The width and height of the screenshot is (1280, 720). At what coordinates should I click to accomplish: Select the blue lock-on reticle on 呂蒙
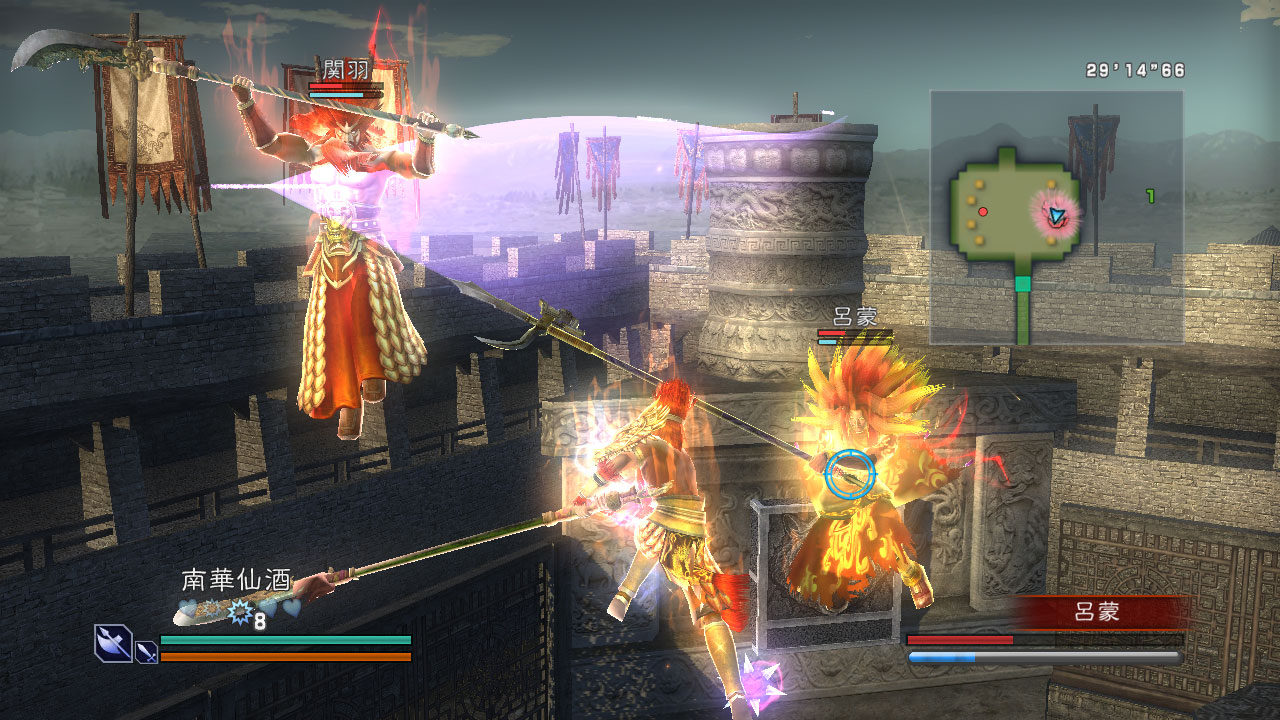(x=850, y=476)
